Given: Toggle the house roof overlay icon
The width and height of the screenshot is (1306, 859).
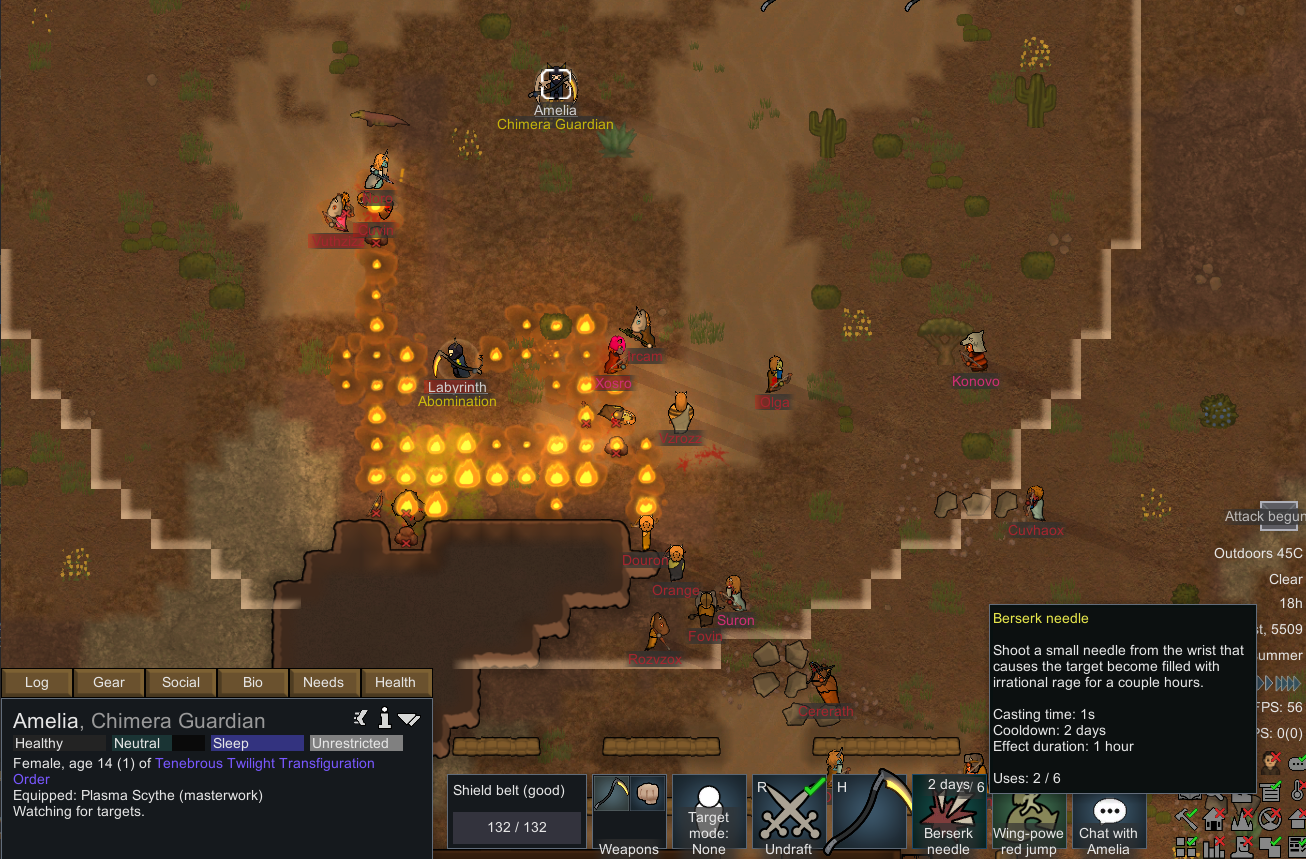Looking at the screenshot, I should 1215,820.
